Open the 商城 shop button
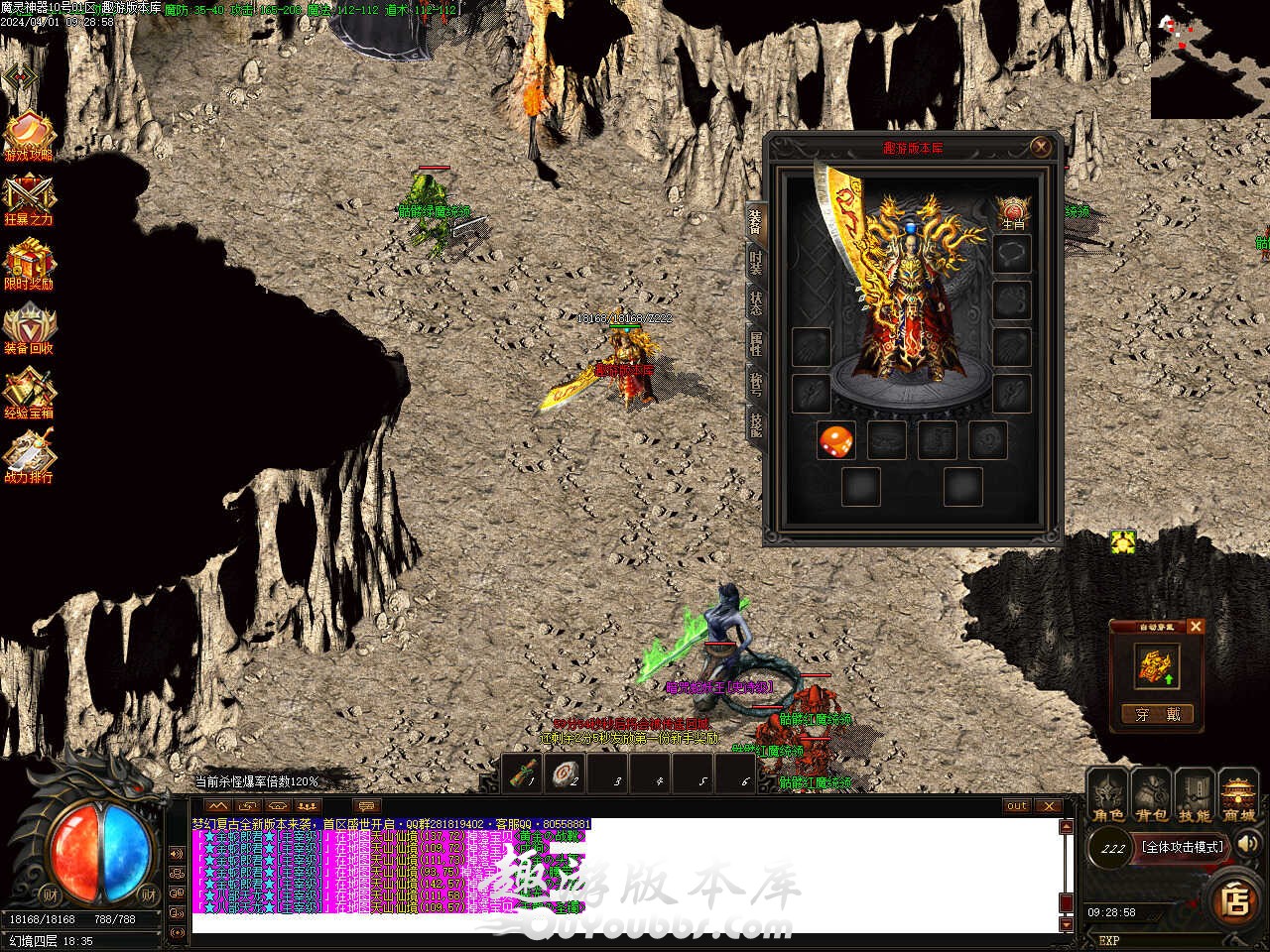This screenshot has height=952, width=1270. (1239, 797)
